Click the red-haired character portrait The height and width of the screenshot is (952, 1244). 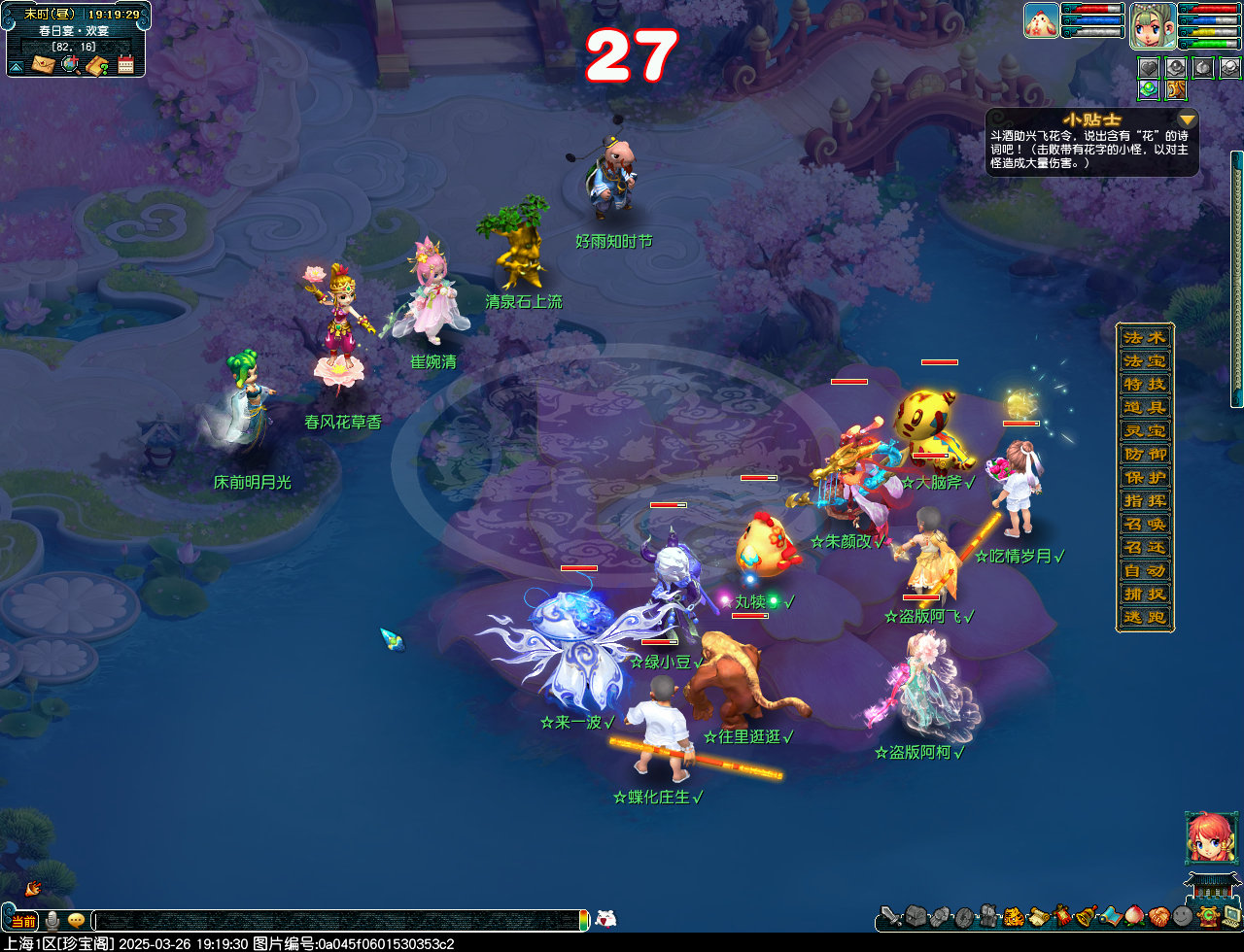1211,837
